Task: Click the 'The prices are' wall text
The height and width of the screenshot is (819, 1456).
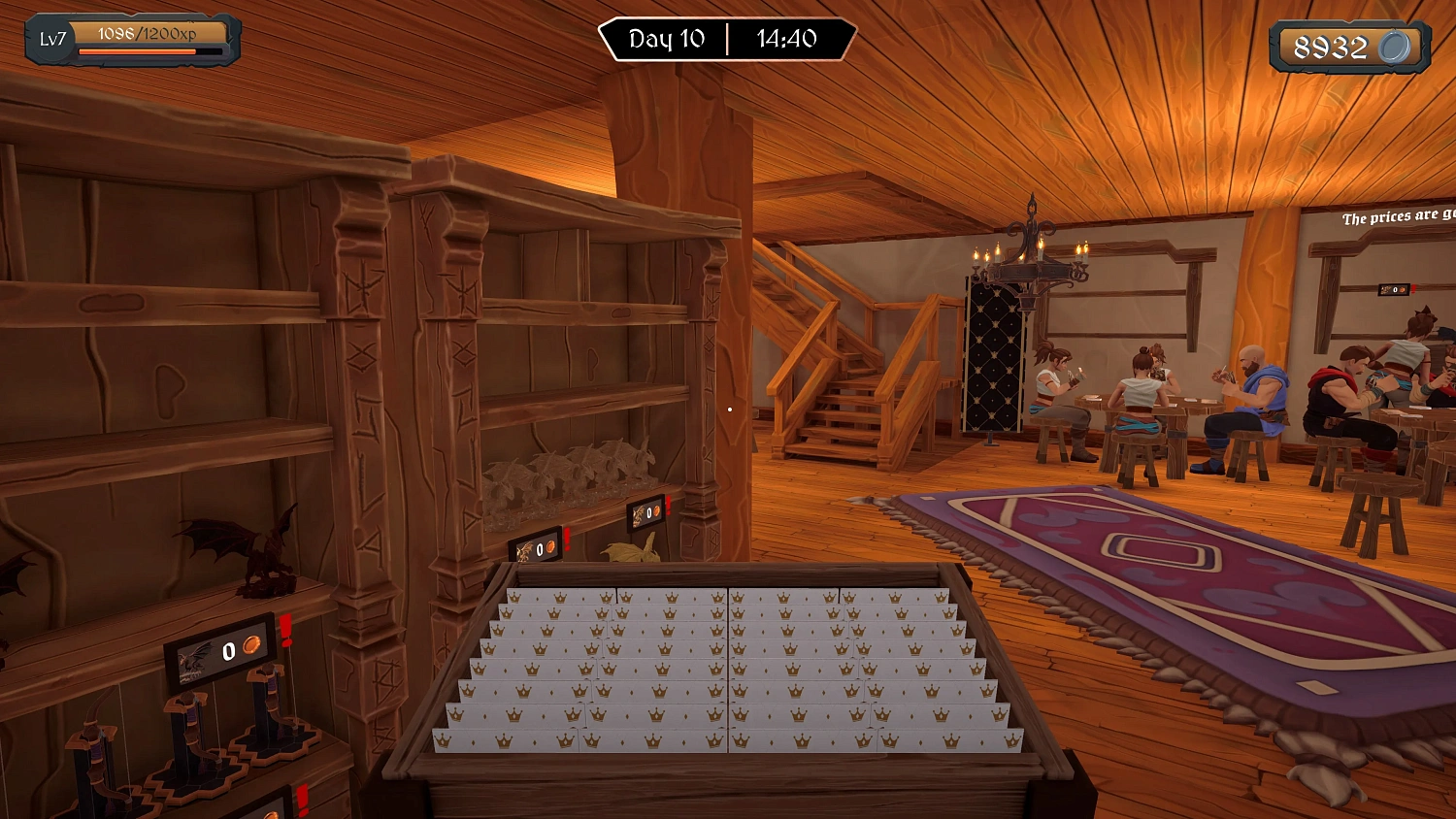Action: coord(1390,217)
